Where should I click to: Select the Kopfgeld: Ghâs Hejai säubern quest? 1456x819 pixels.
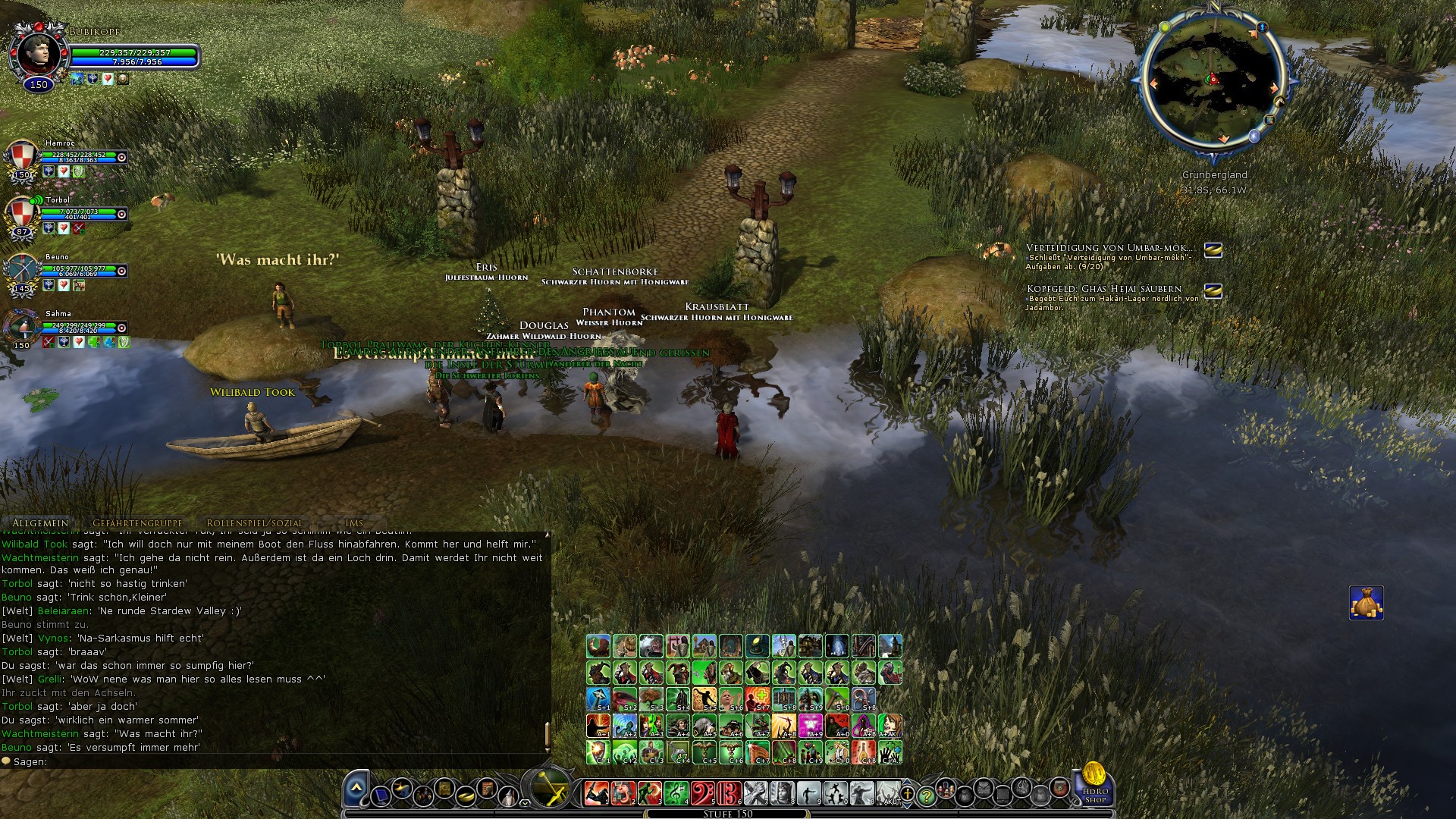tap(1103, 289)
